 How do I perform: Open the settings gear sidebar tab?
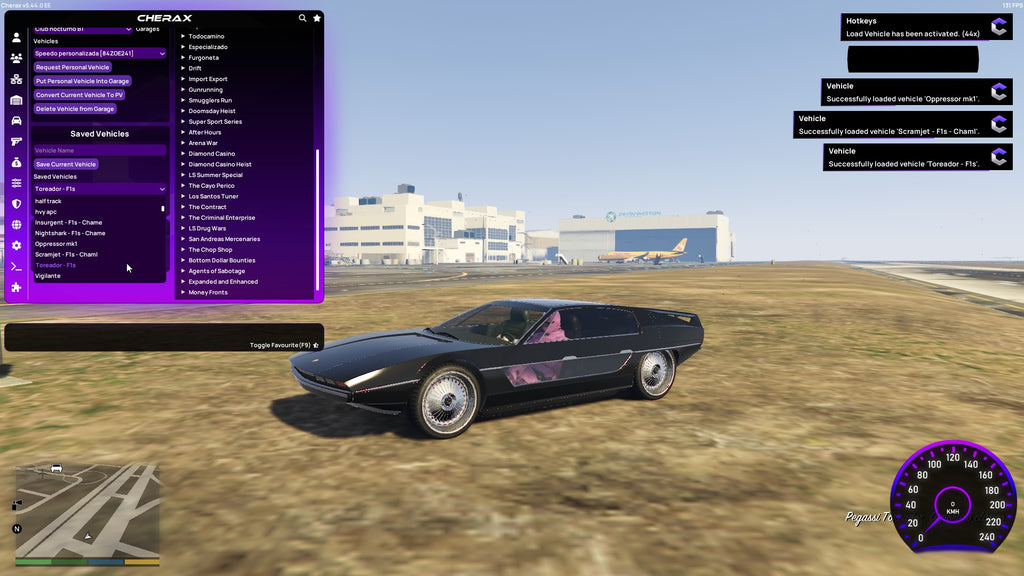coord(16,245)
